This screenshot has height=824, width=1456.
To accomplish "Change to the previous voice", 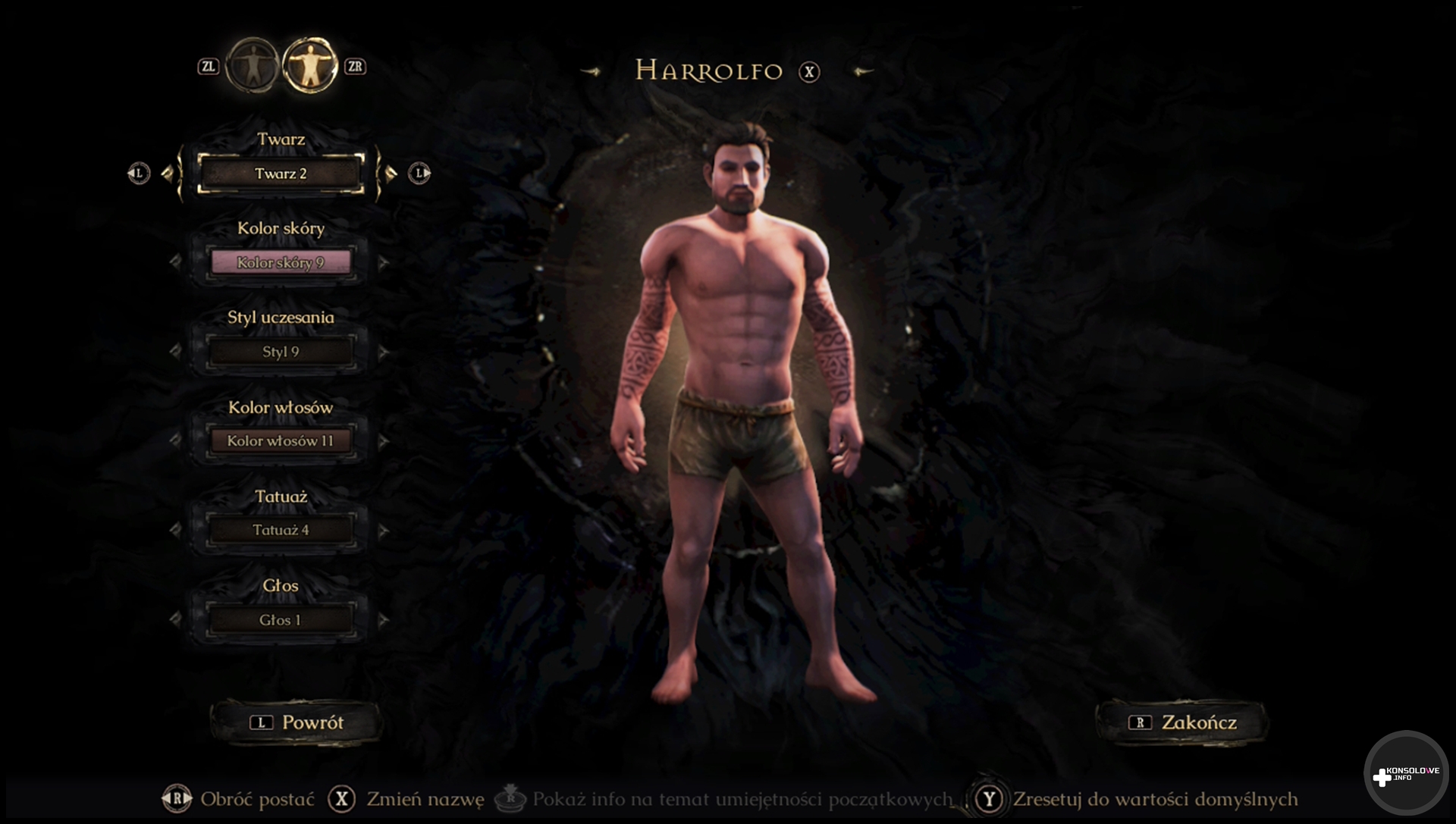I will click(176, 620).
